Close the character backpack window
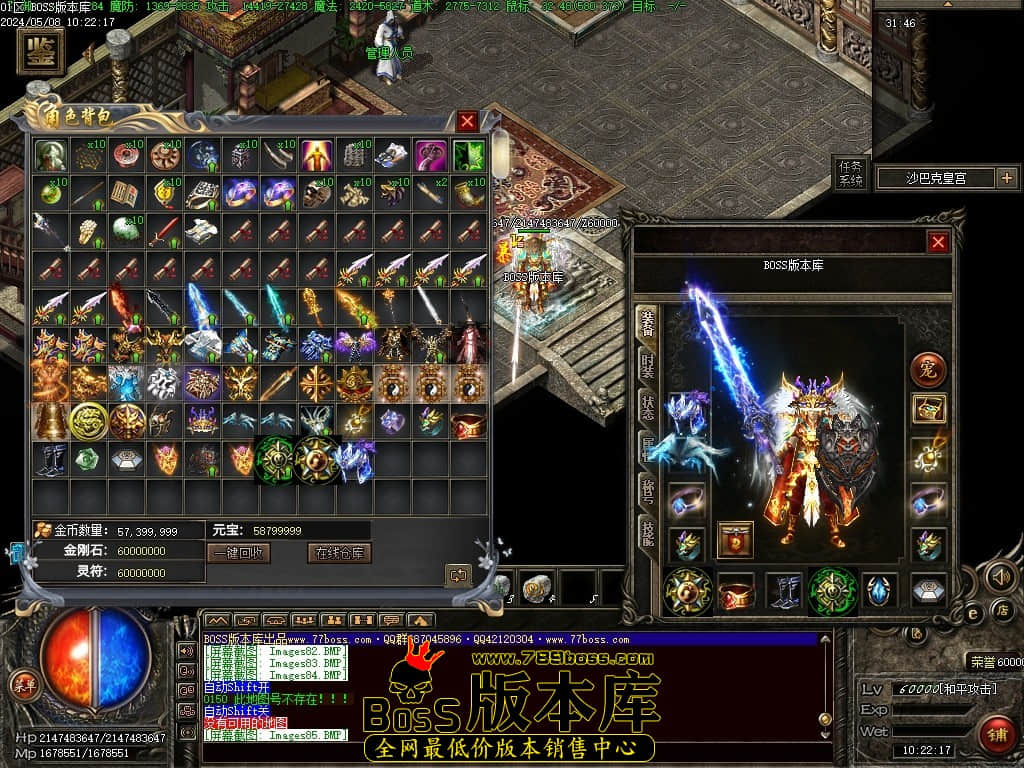The height and width of the screenshot is (768, 1024). tap(467, 122)
